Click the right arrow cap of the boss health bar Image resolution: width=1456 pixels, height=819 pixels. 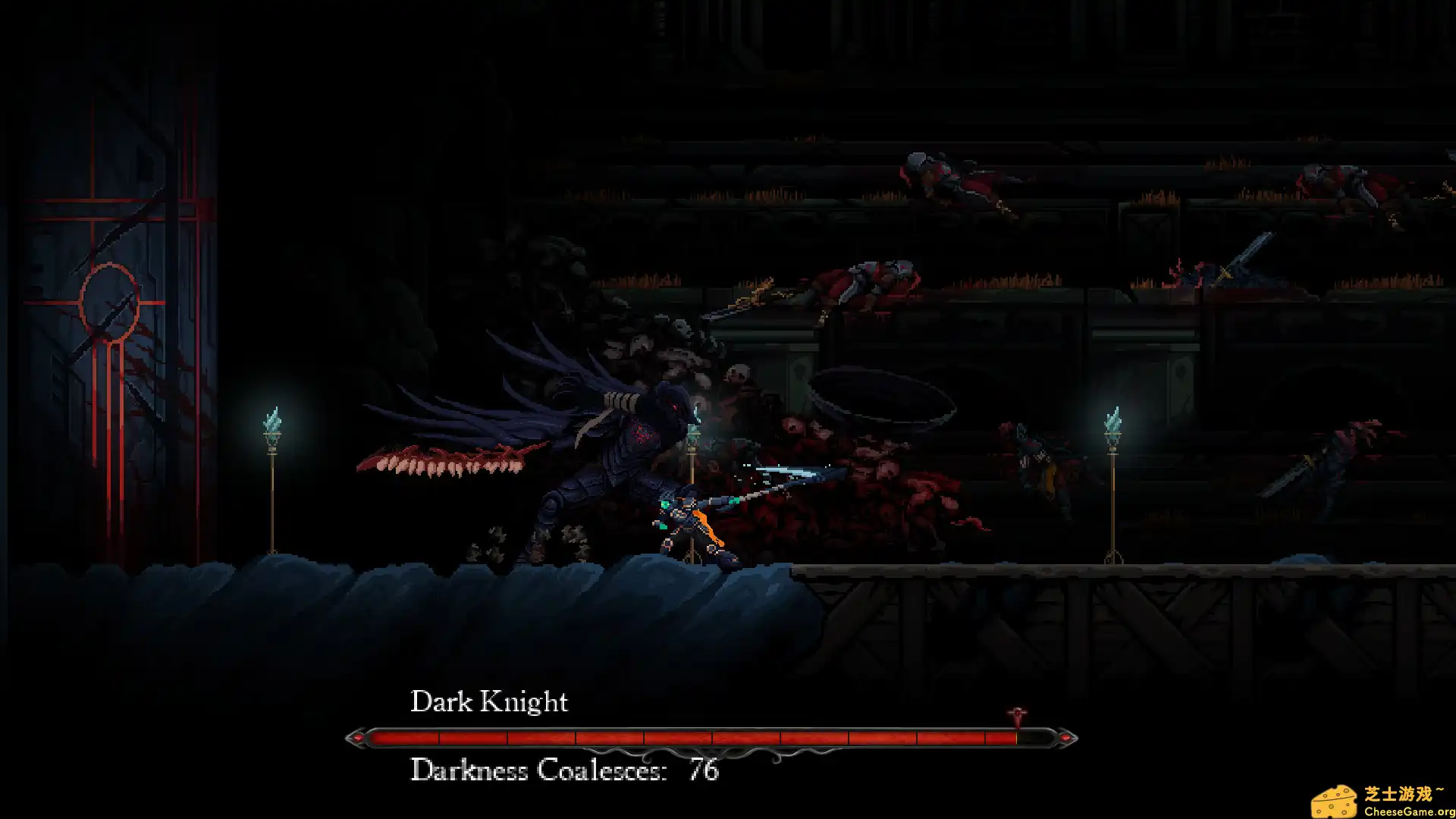pyautogui.click(x=1067, y=736)
